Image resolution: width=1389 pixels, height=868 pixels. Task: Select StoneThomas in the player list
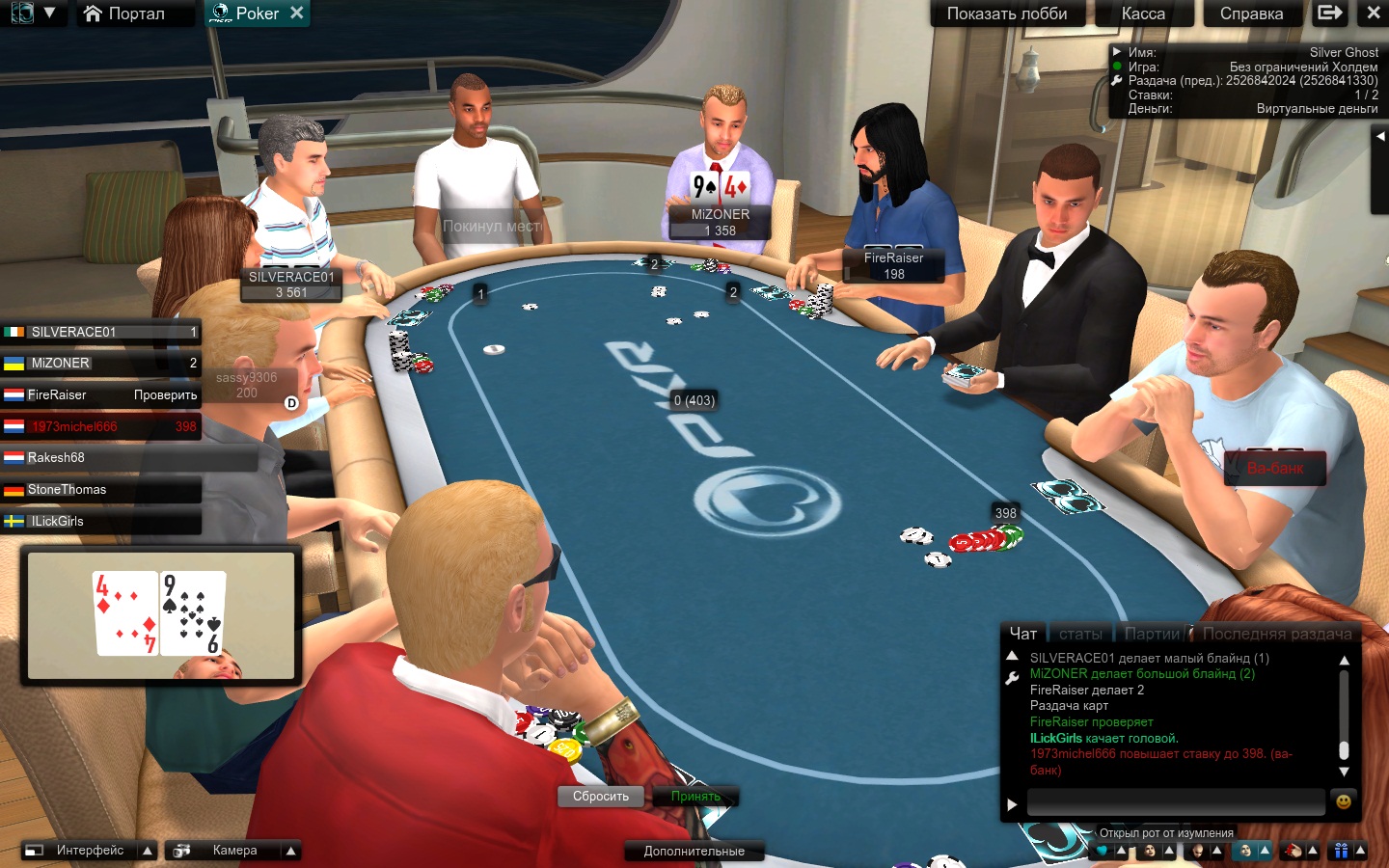click(101, 490)
